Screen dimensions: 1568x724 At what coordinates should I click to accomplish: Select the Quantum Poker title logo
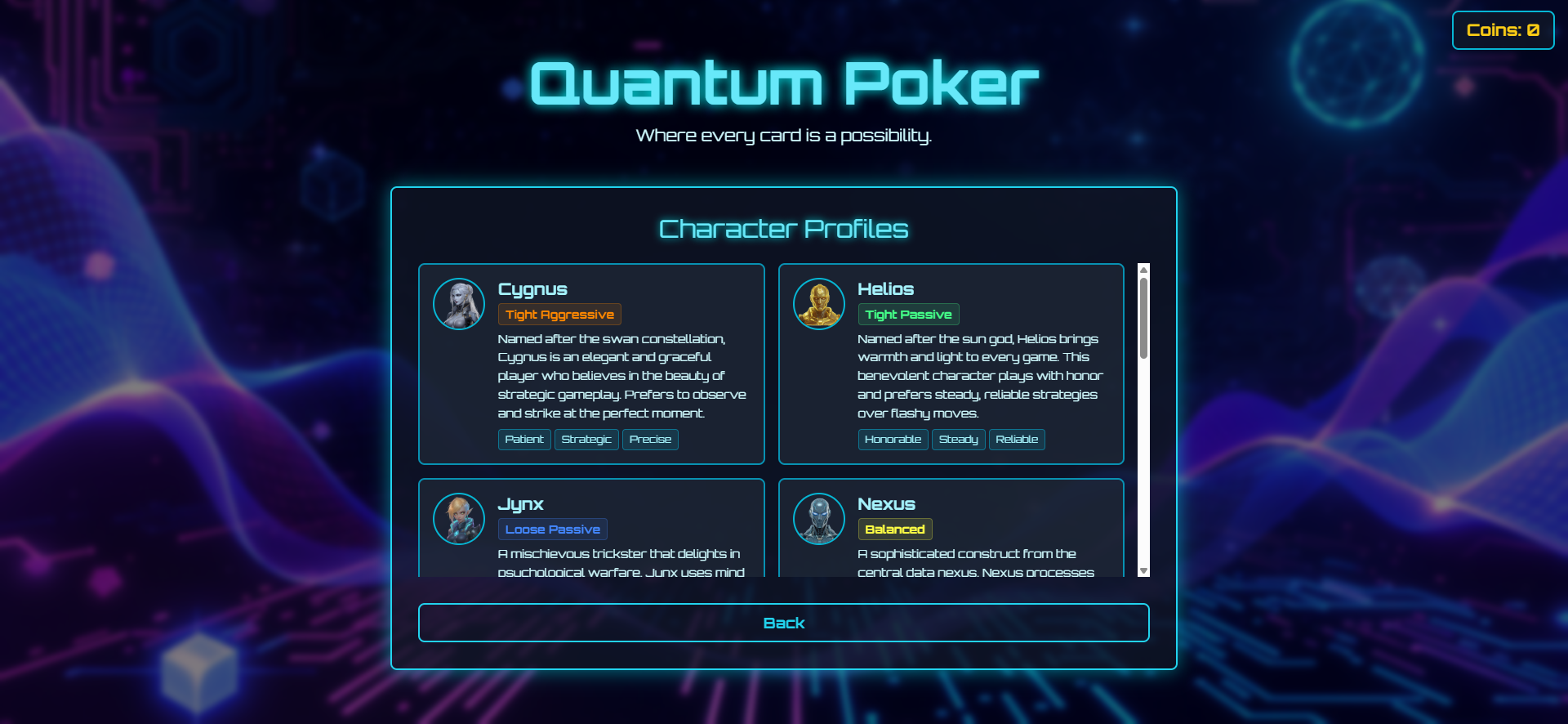coord(783,82)
